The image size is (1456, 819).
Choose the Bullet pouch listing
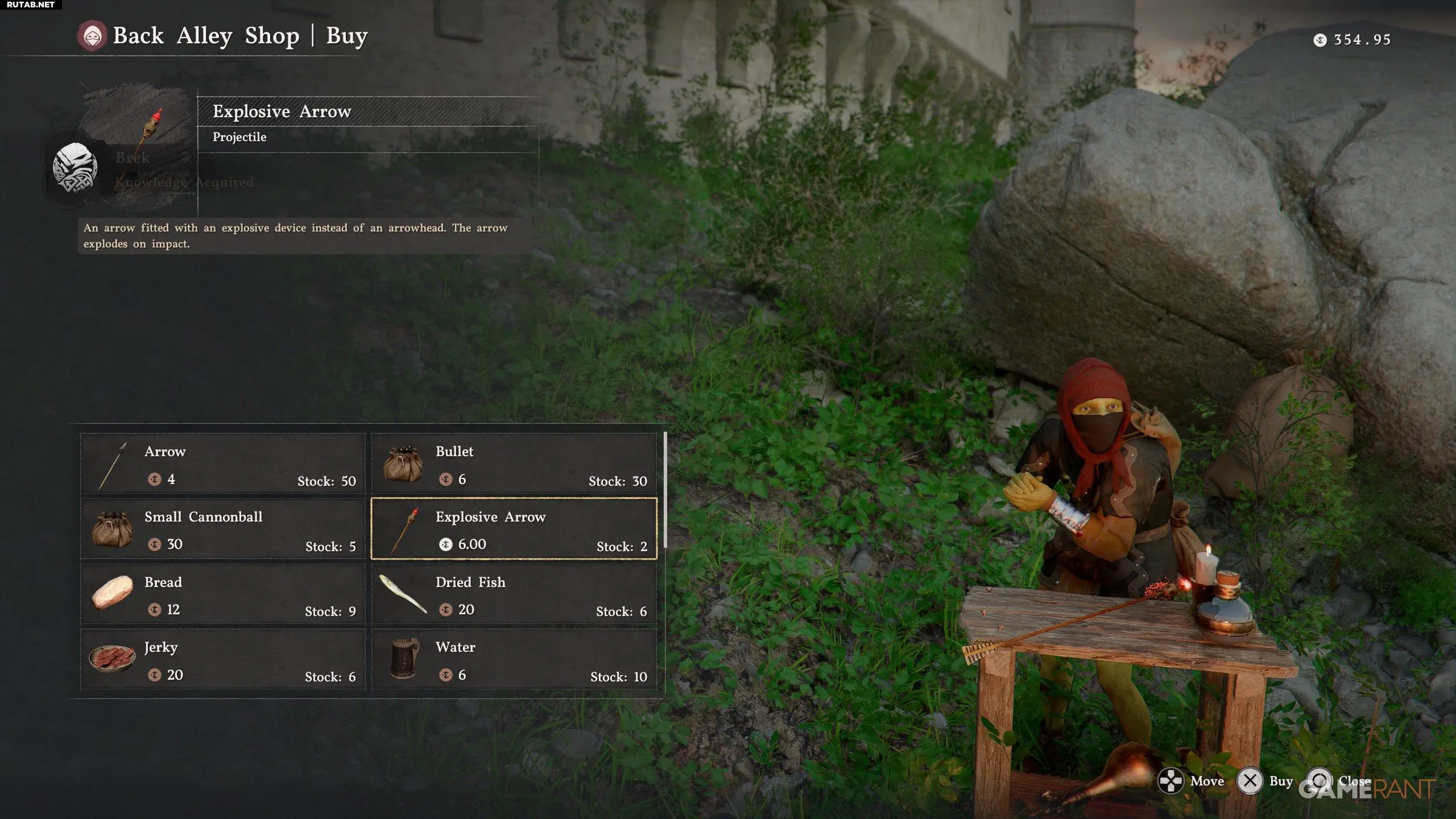point(514,464)
